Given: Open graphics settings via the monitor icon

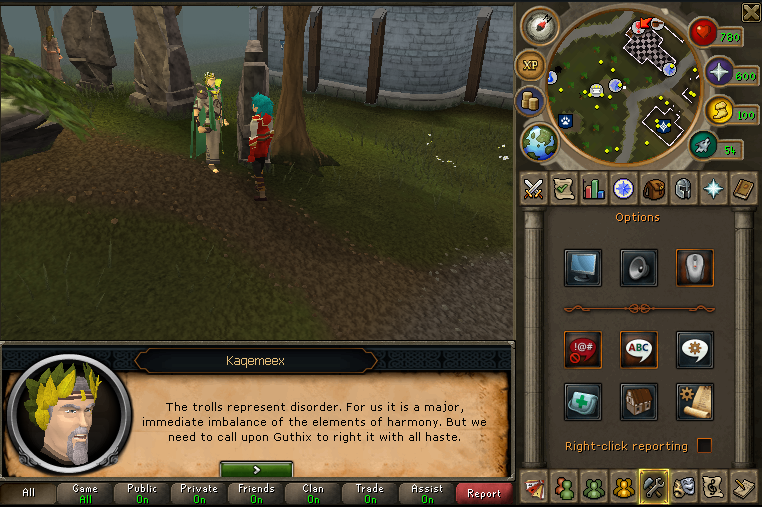Looking at the screenshot, I should [x=582, y=268].
